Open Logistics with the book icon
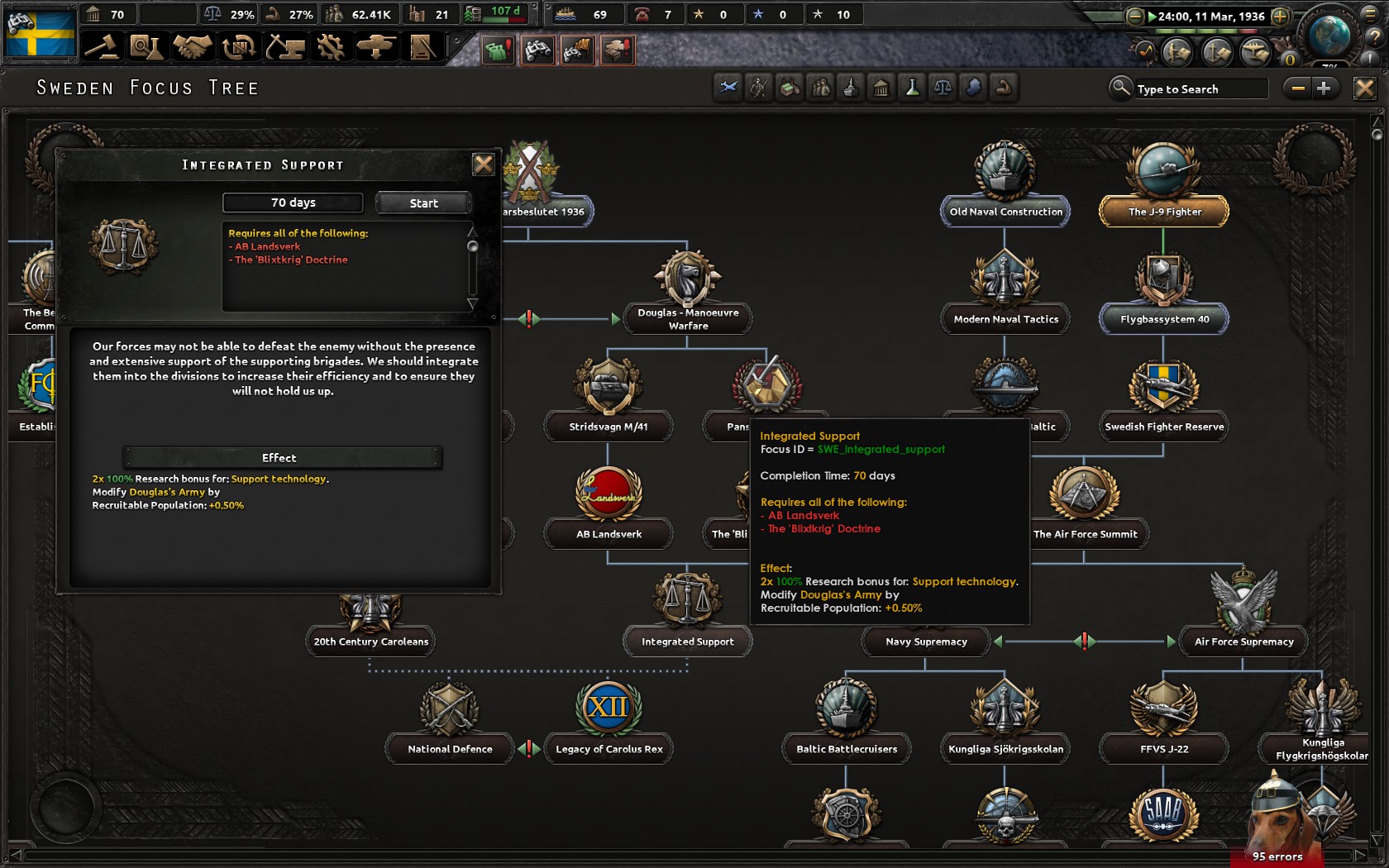Screen dimensions: 1389x868 click(x=425, y=47)
